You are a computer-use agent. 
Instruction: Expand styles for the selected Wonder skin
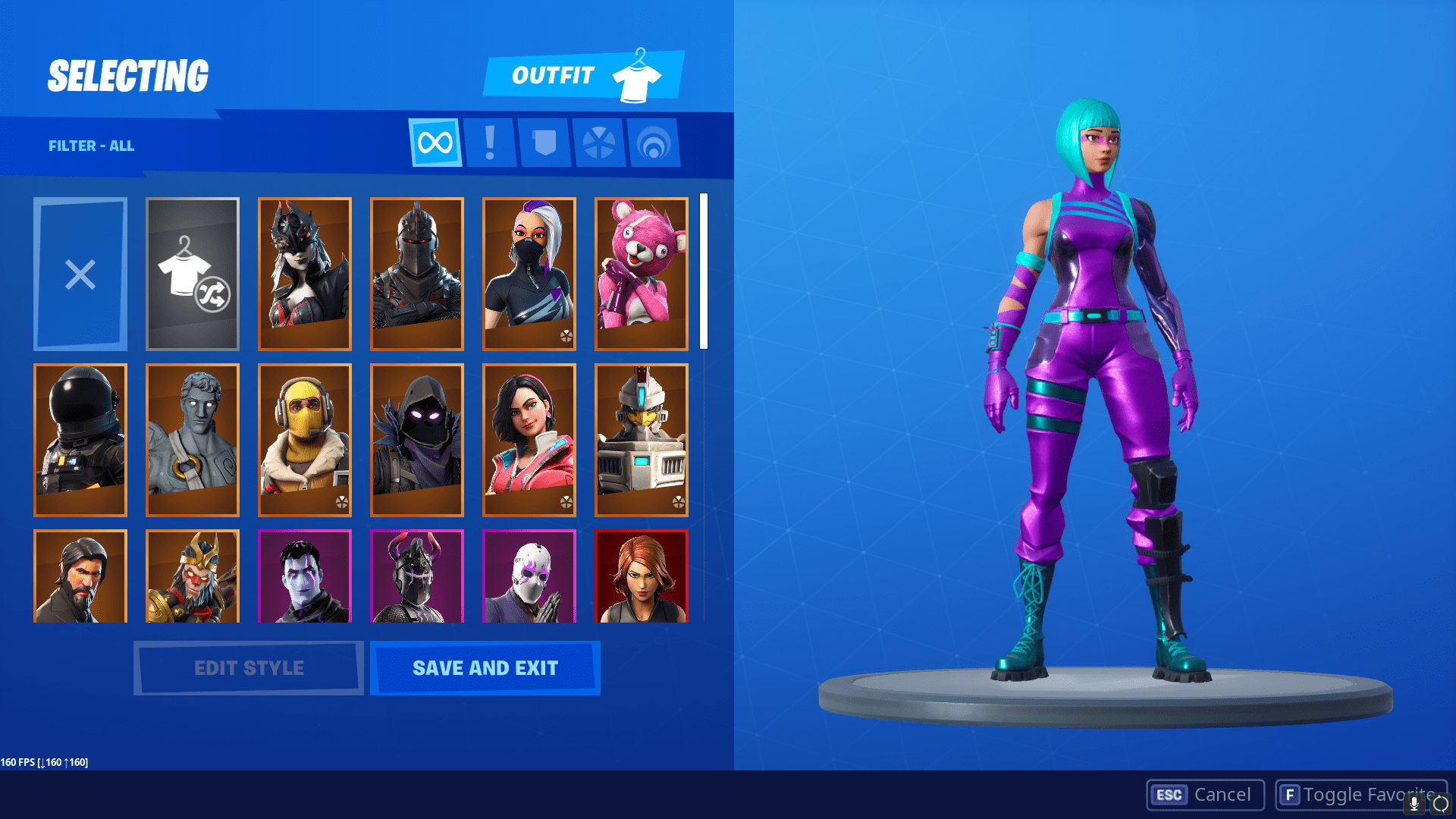[x=248, y=667]
